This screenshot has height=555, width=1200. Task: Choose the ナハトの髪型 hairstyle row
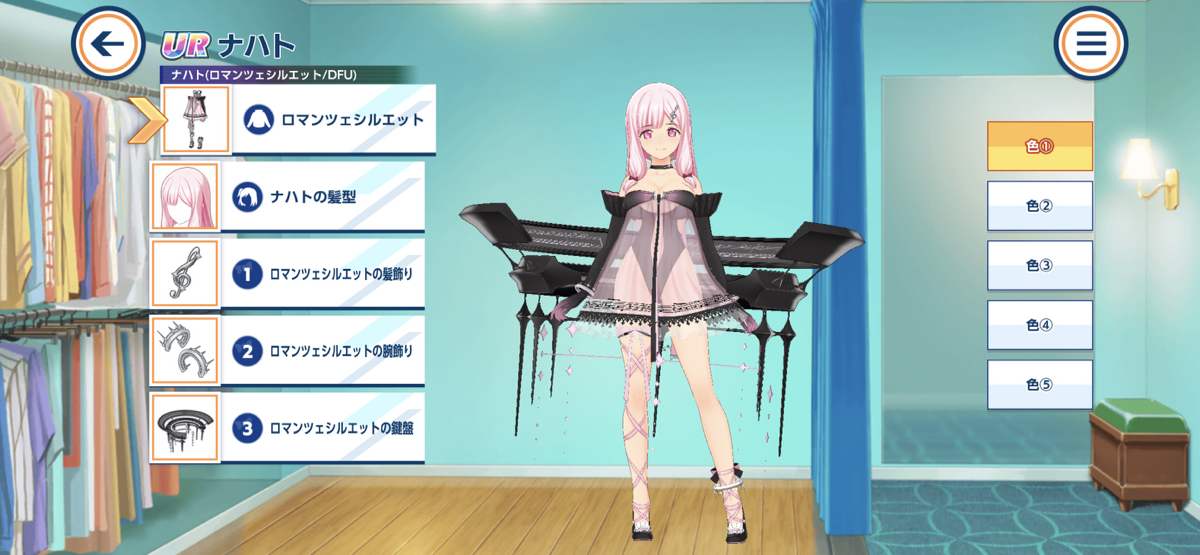point(322,197)
